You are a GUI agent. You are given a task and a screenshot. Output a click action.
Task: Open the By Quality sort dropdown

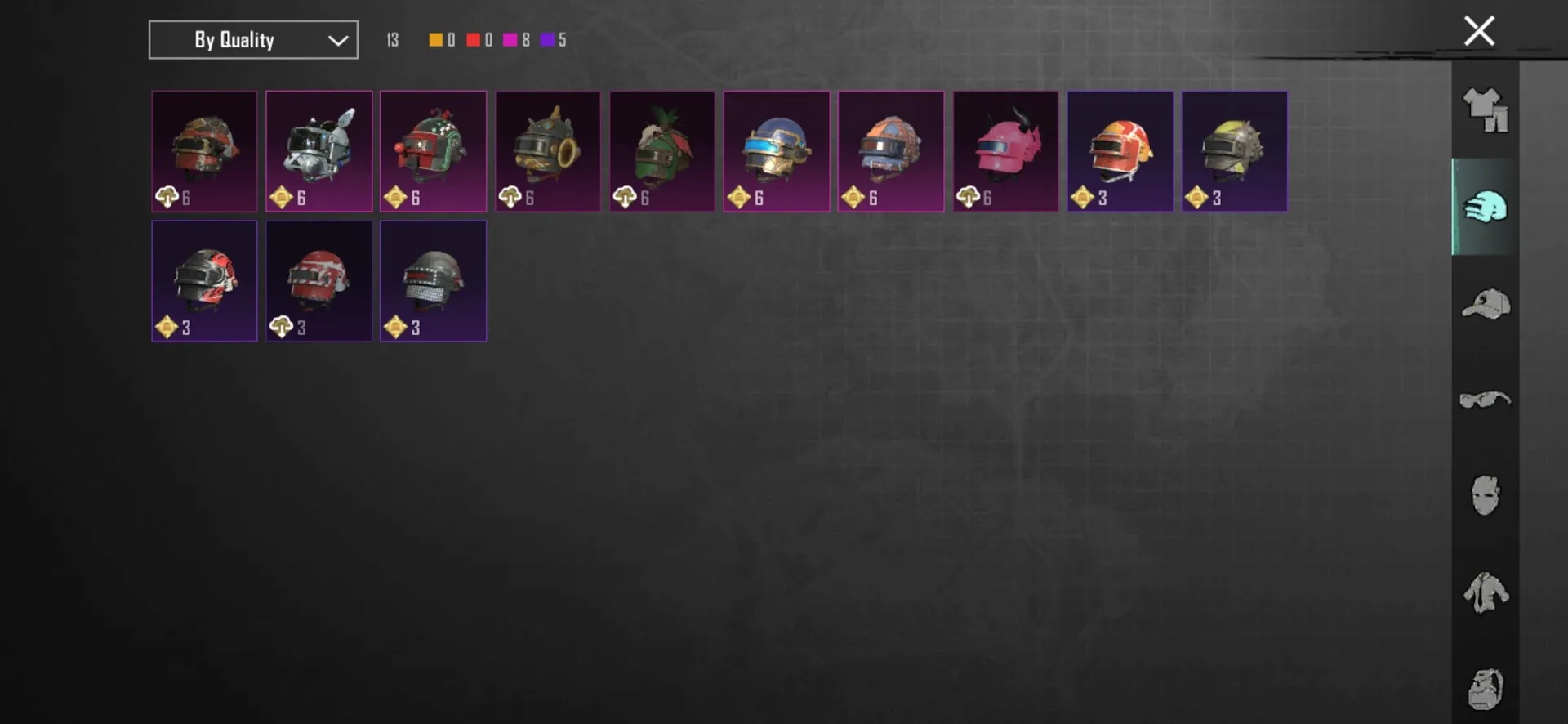(x=252, y=39)
